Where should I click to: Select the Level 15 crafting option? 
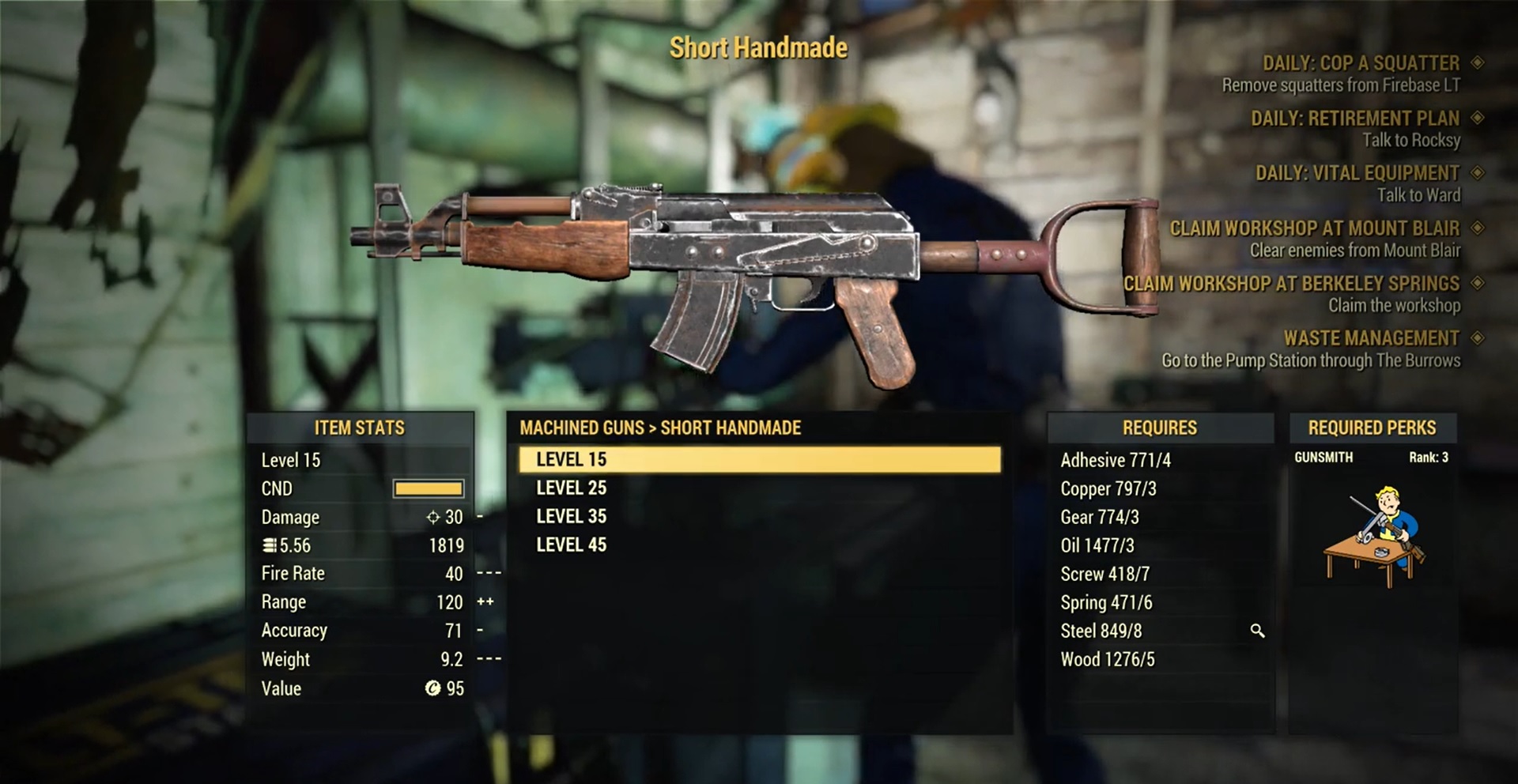coord(759,459)
